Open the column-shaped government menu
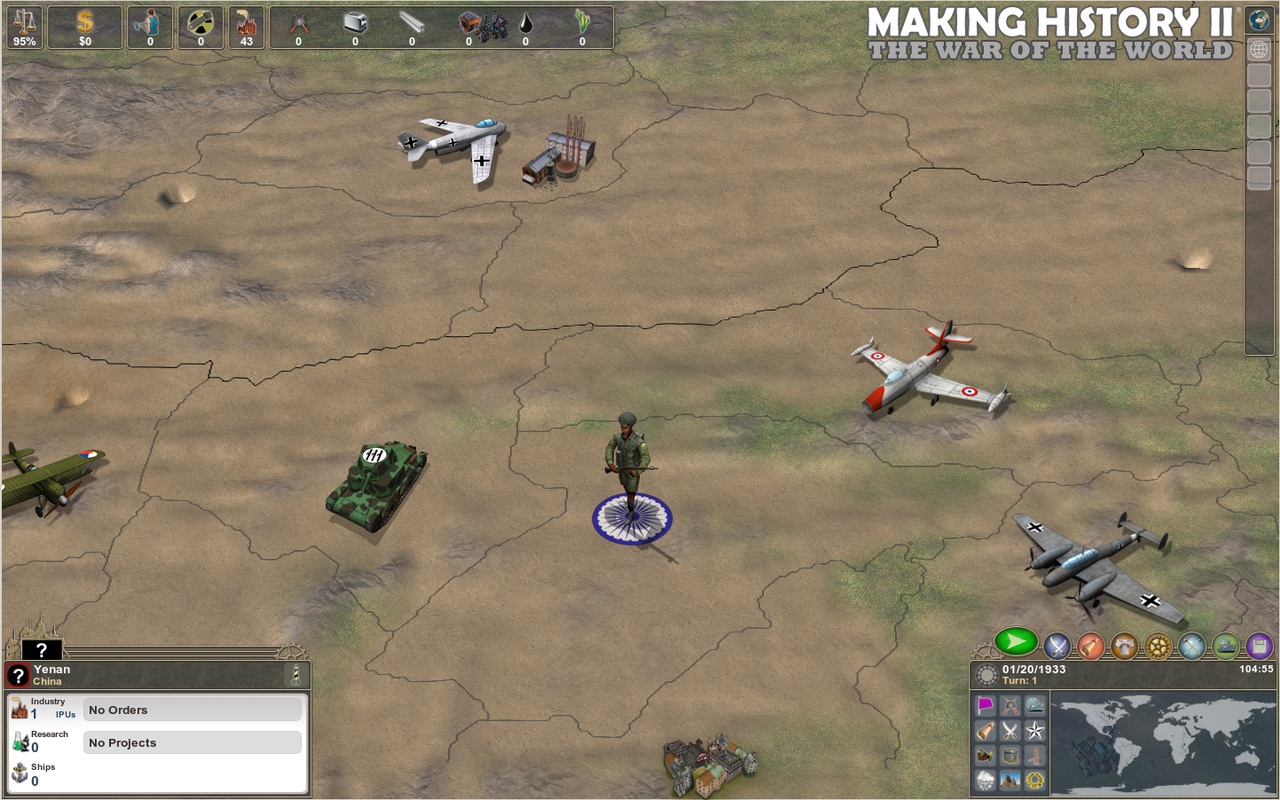This screenshot has height=800, width=1280. (x=1122, y=648)
